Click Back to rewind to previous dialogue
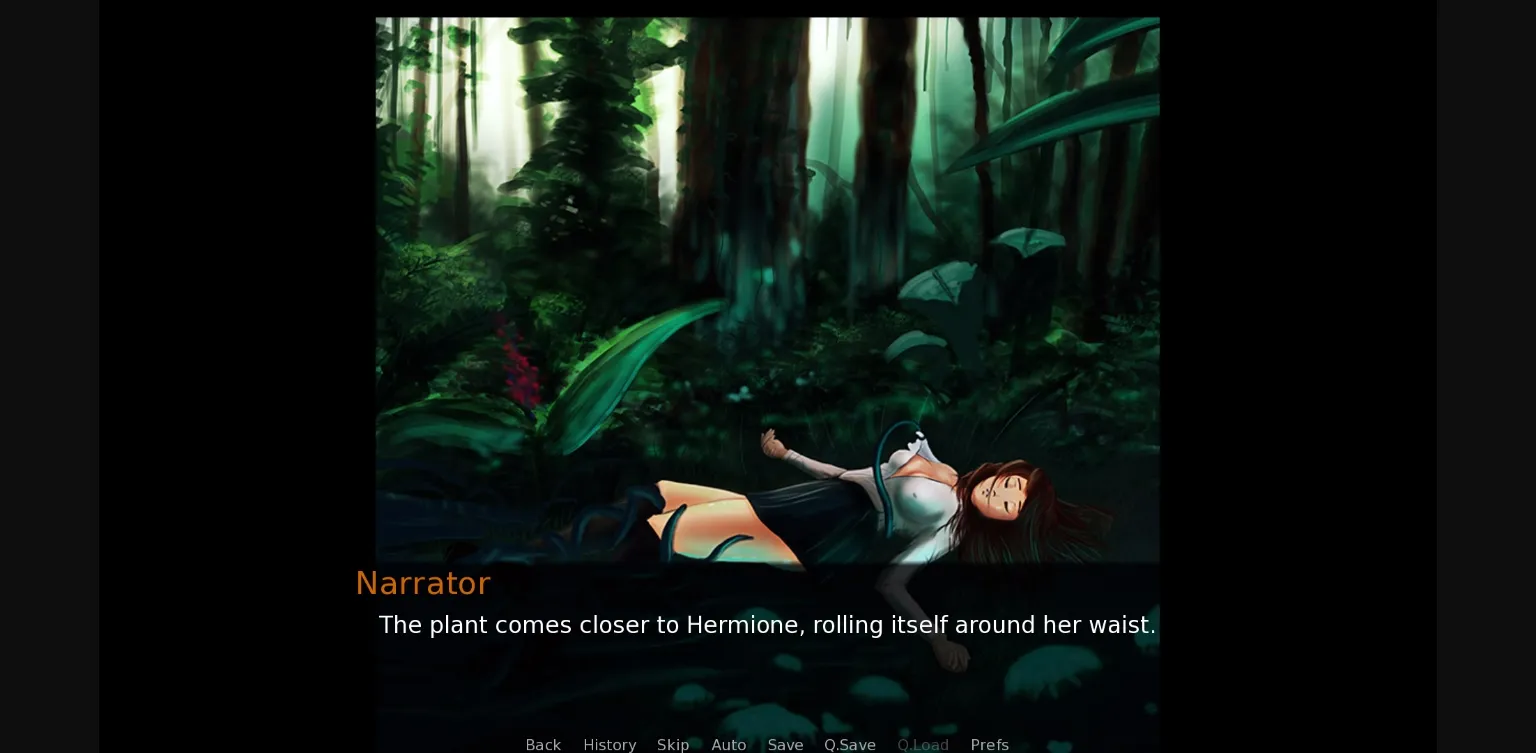 click(x=543, y=745)
